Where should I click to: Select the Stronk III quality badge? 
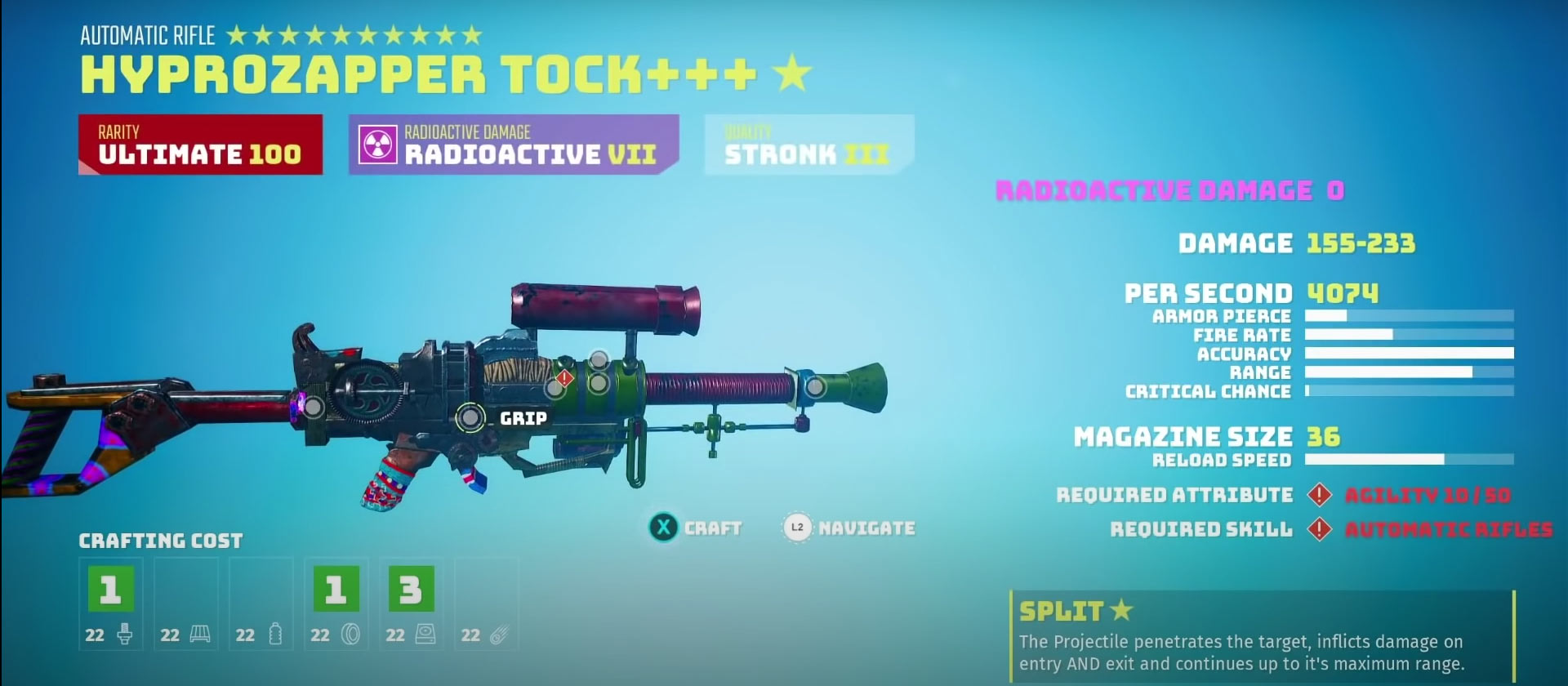[808, 145]
